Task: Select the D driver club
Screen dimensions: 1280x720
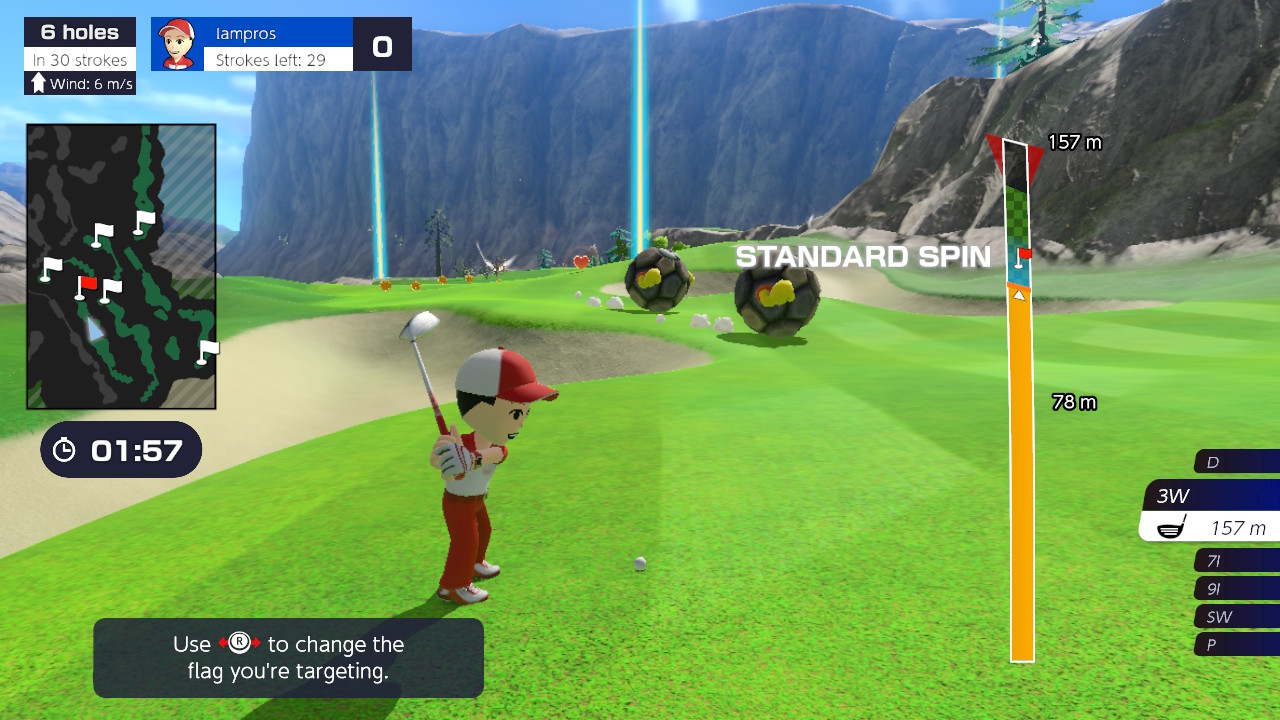Action: 1236,462
